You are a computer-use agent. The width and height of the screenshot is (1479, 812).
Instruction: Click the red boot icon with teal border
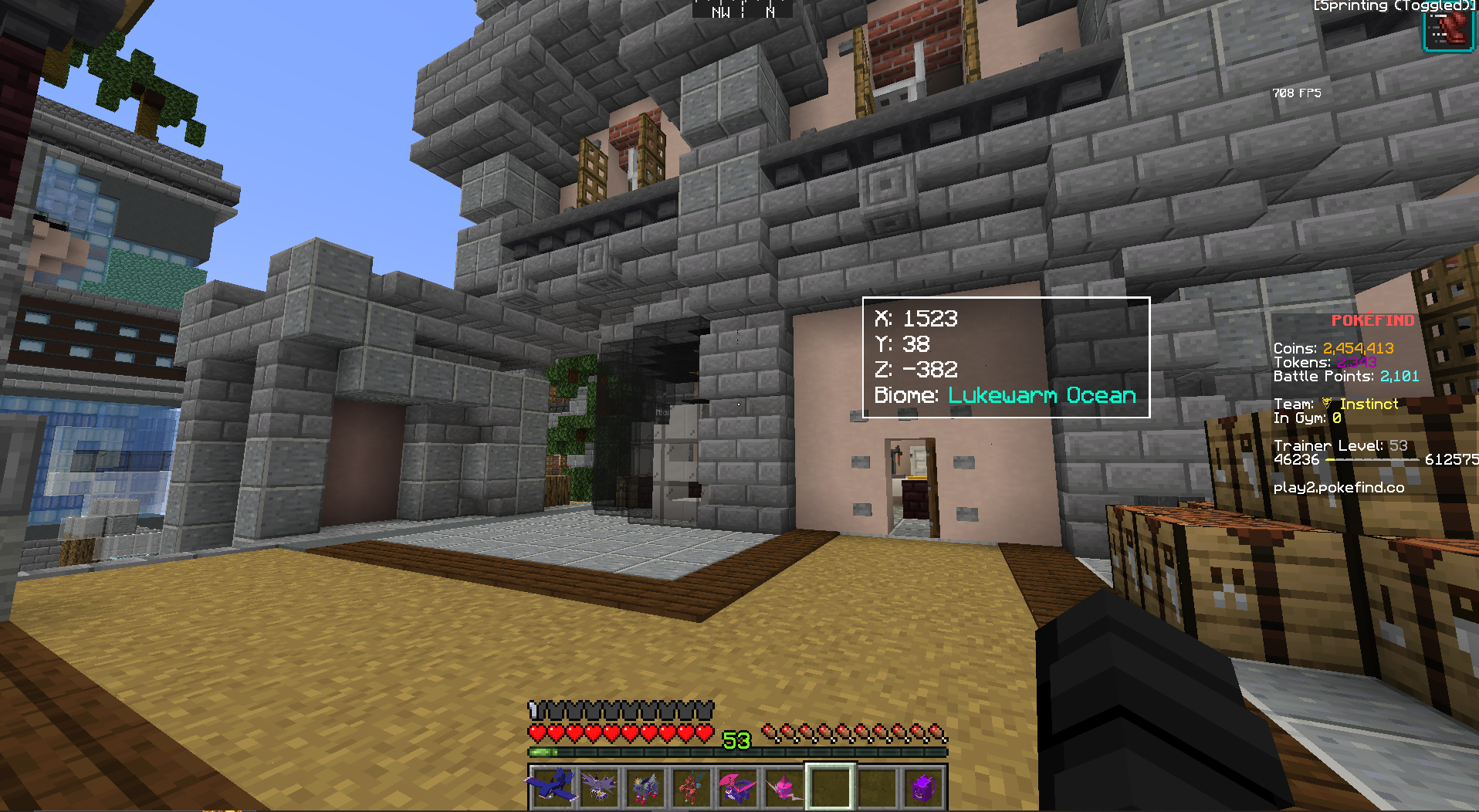click(1448, 29)
